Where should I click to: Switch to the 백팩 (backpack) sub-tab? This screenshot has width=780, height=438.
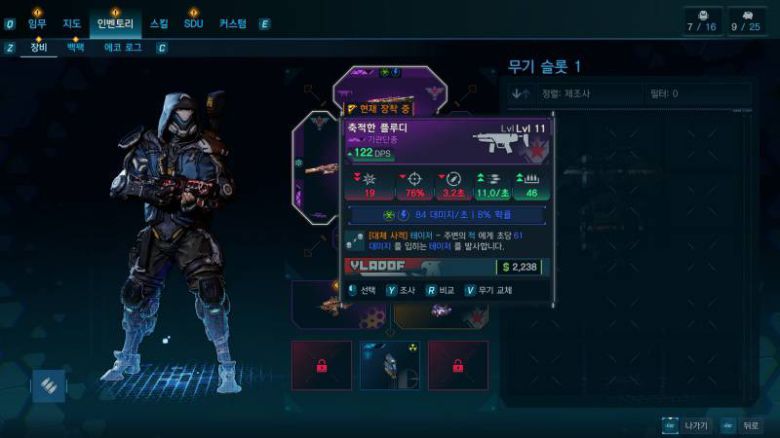(x=75, y=47)
